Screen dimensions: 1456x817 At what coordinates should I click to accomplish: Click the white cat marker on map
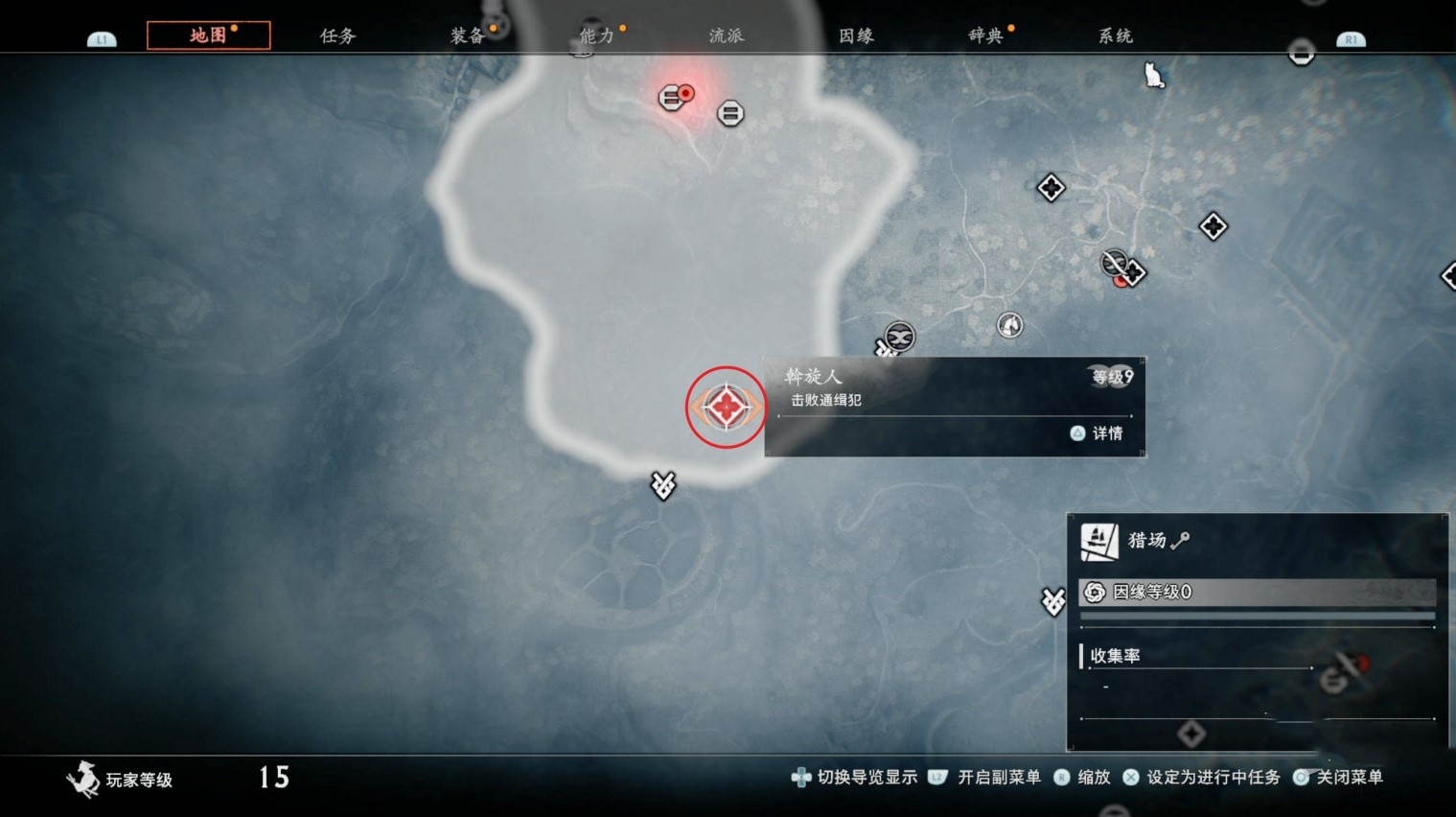[x=1154, y=75]
